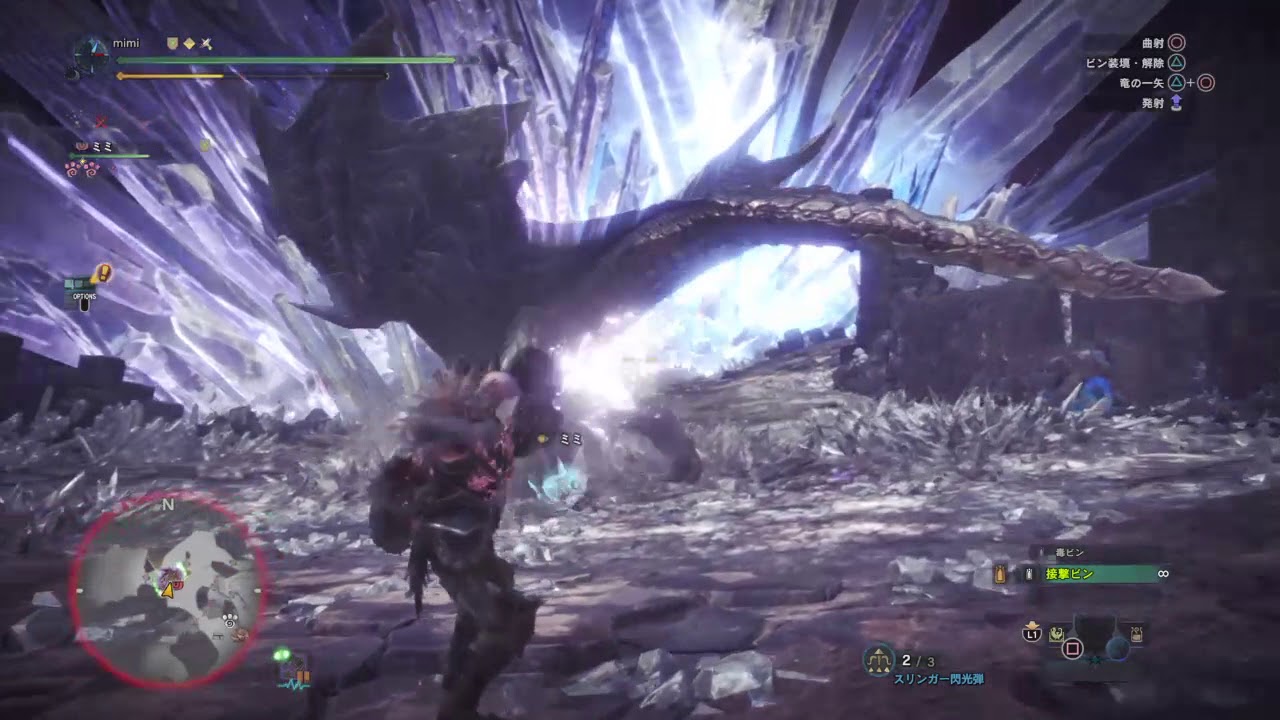Click the crossed weapons icon next to mimi
Viewport: 1280px width, 720px height.
[x=207, y=44]
